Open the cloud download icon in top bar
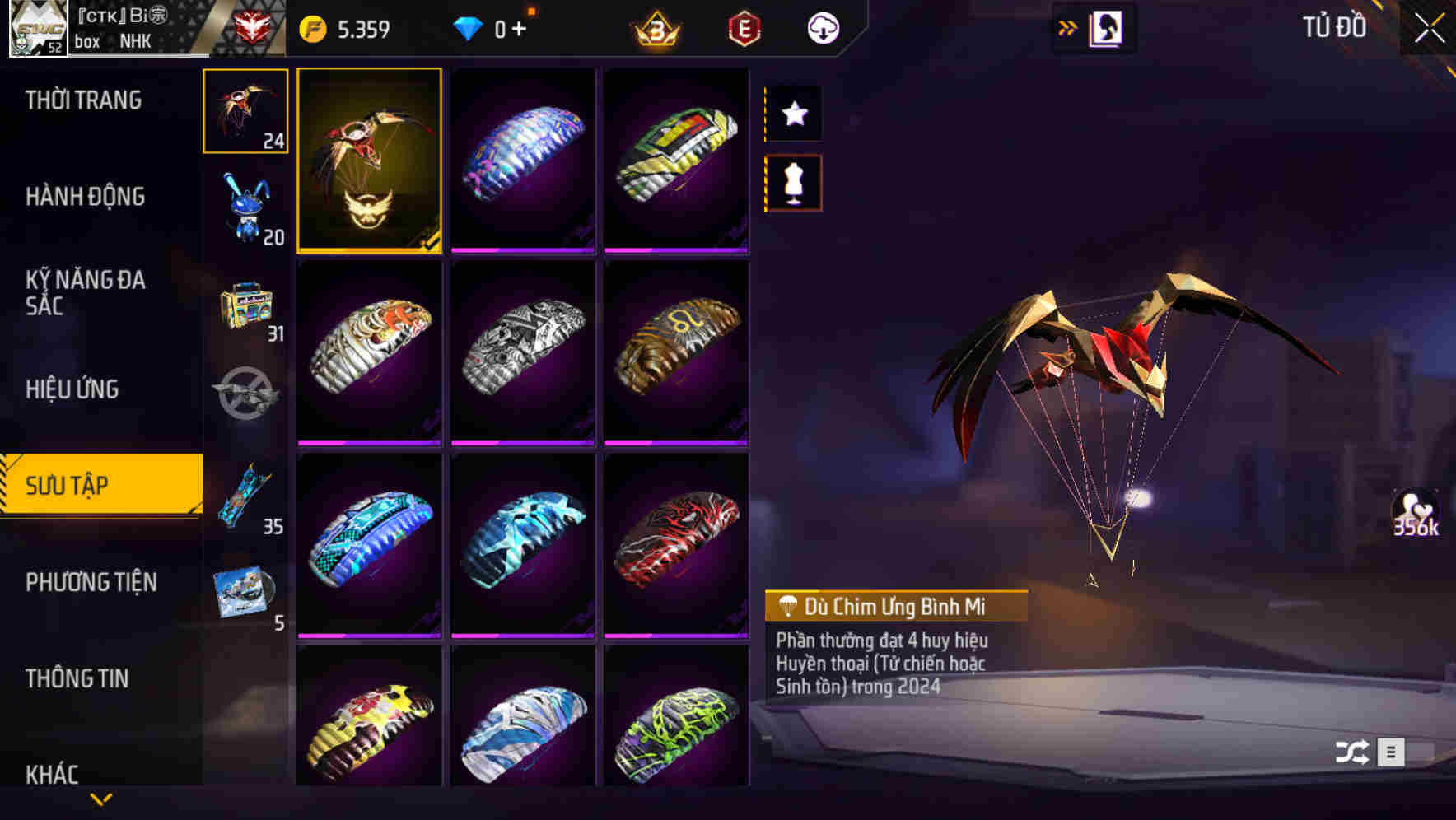The image size is (1456, 820). (821, 27)
